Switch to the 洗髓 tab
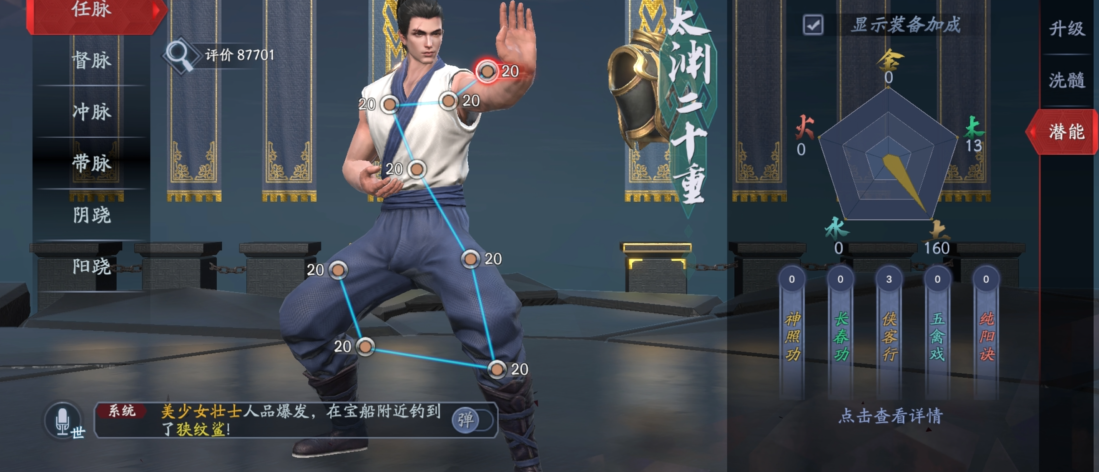The image size is (1099, 472). point(1066,80)
